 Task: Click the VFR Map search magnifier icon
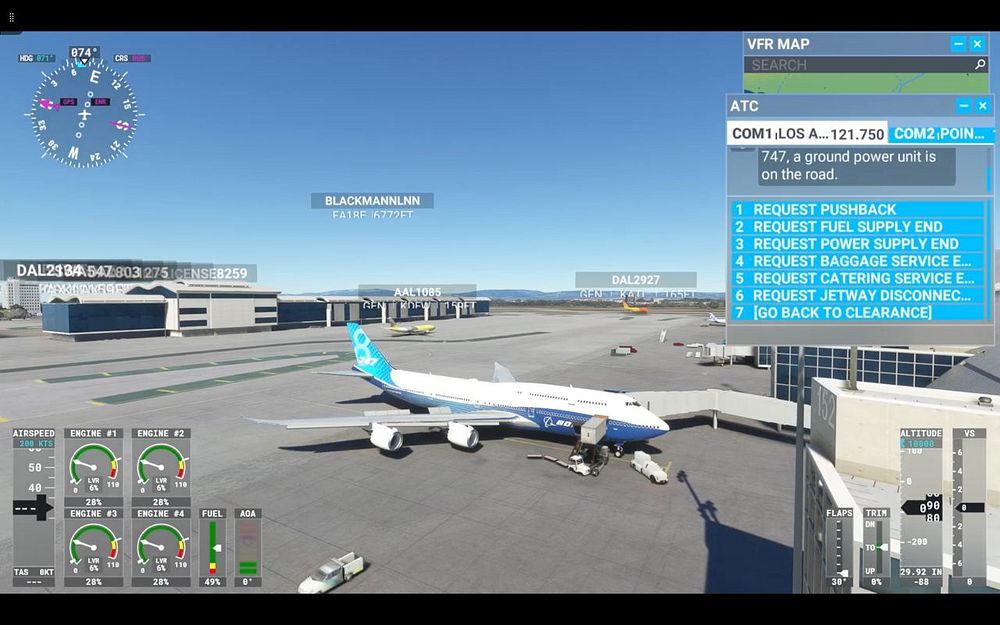(x=980, y=65)
